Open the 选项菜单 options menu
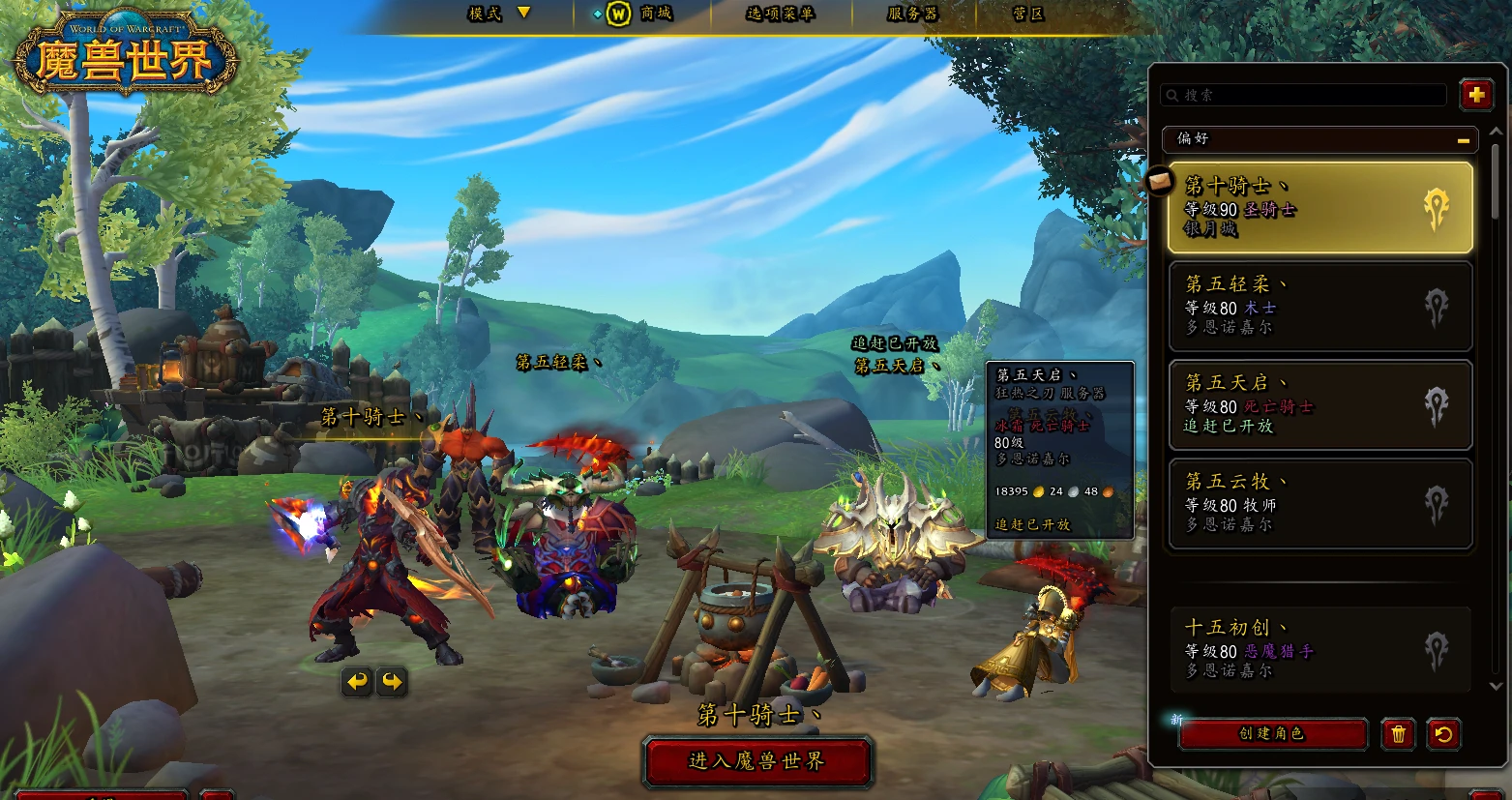Image resolution: width=1512 pixels, height=800 pixels. pos(780,14)
